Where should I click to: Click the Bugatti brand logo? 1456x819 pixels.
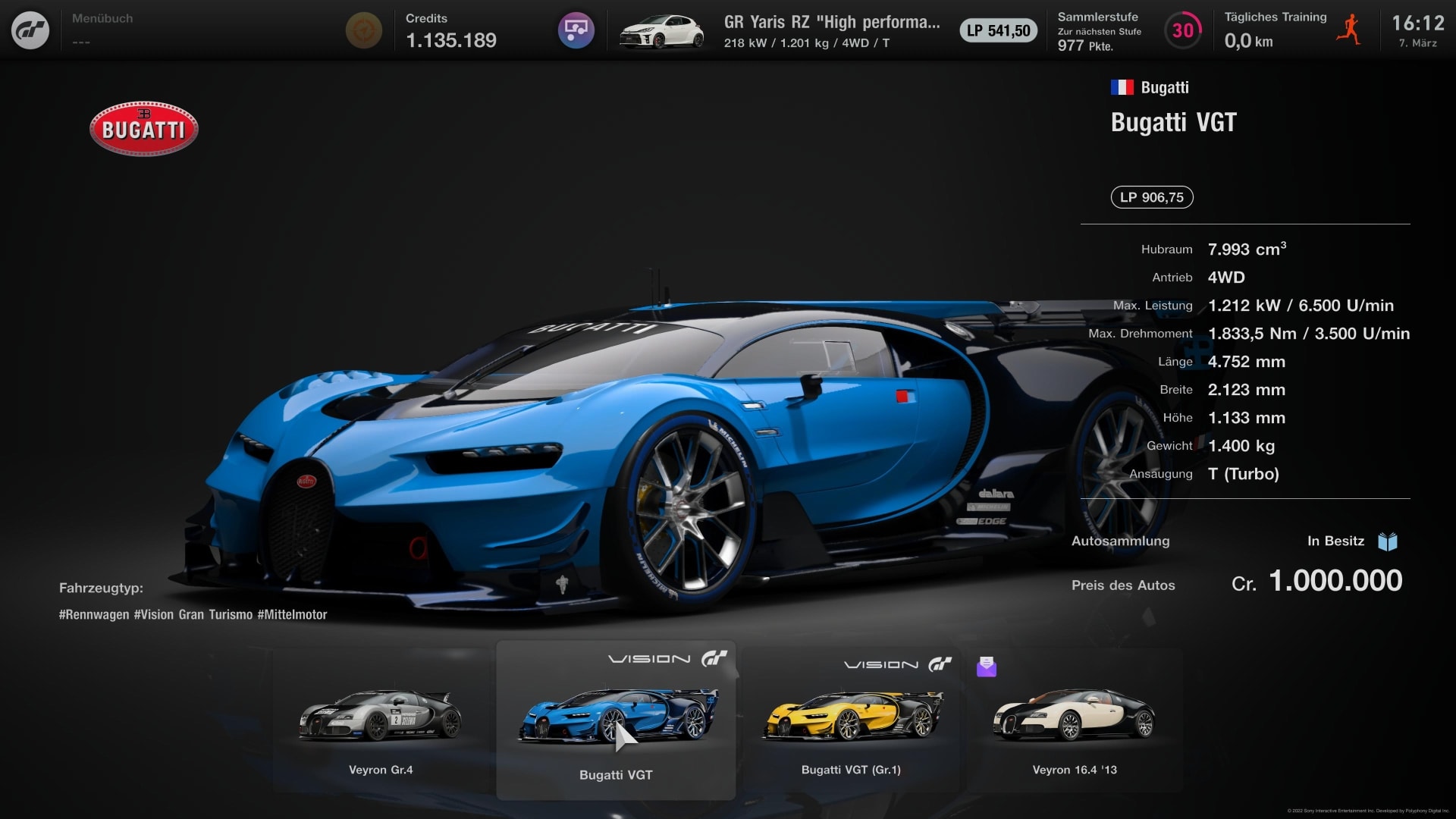tap(144, 129)
